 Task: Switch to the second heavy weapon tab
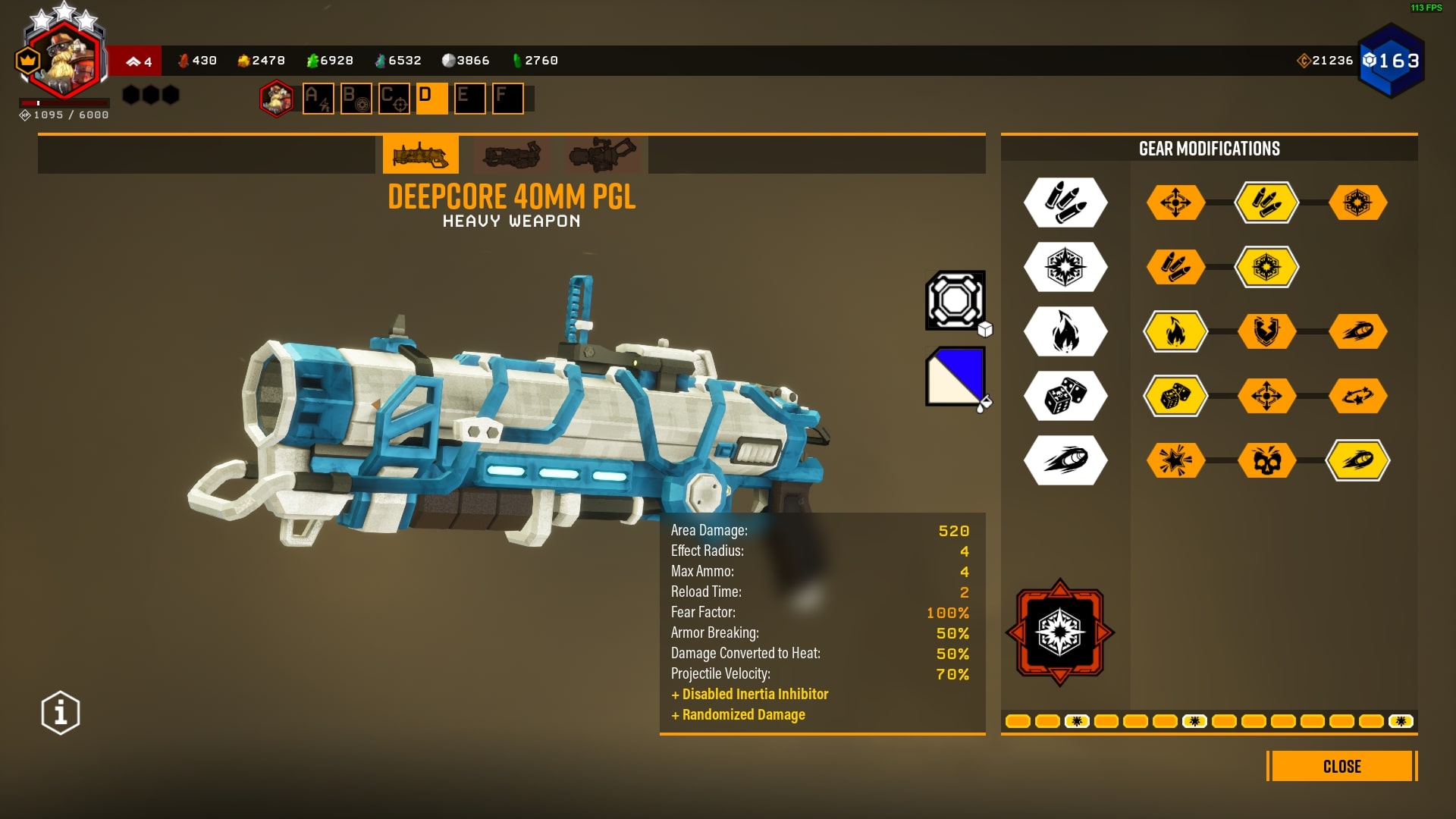512,155
